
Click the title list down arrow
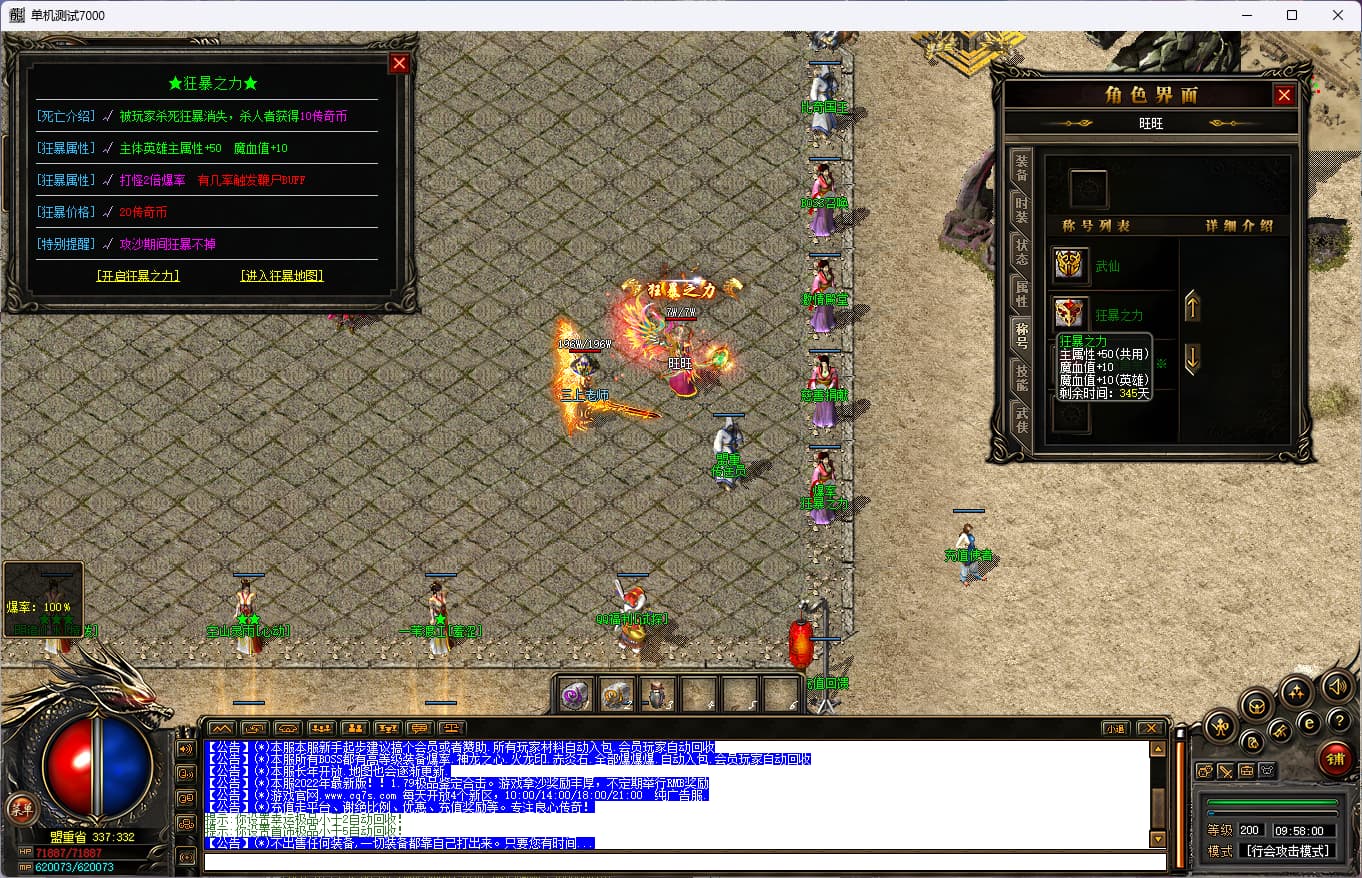(x=1192, y=358)
